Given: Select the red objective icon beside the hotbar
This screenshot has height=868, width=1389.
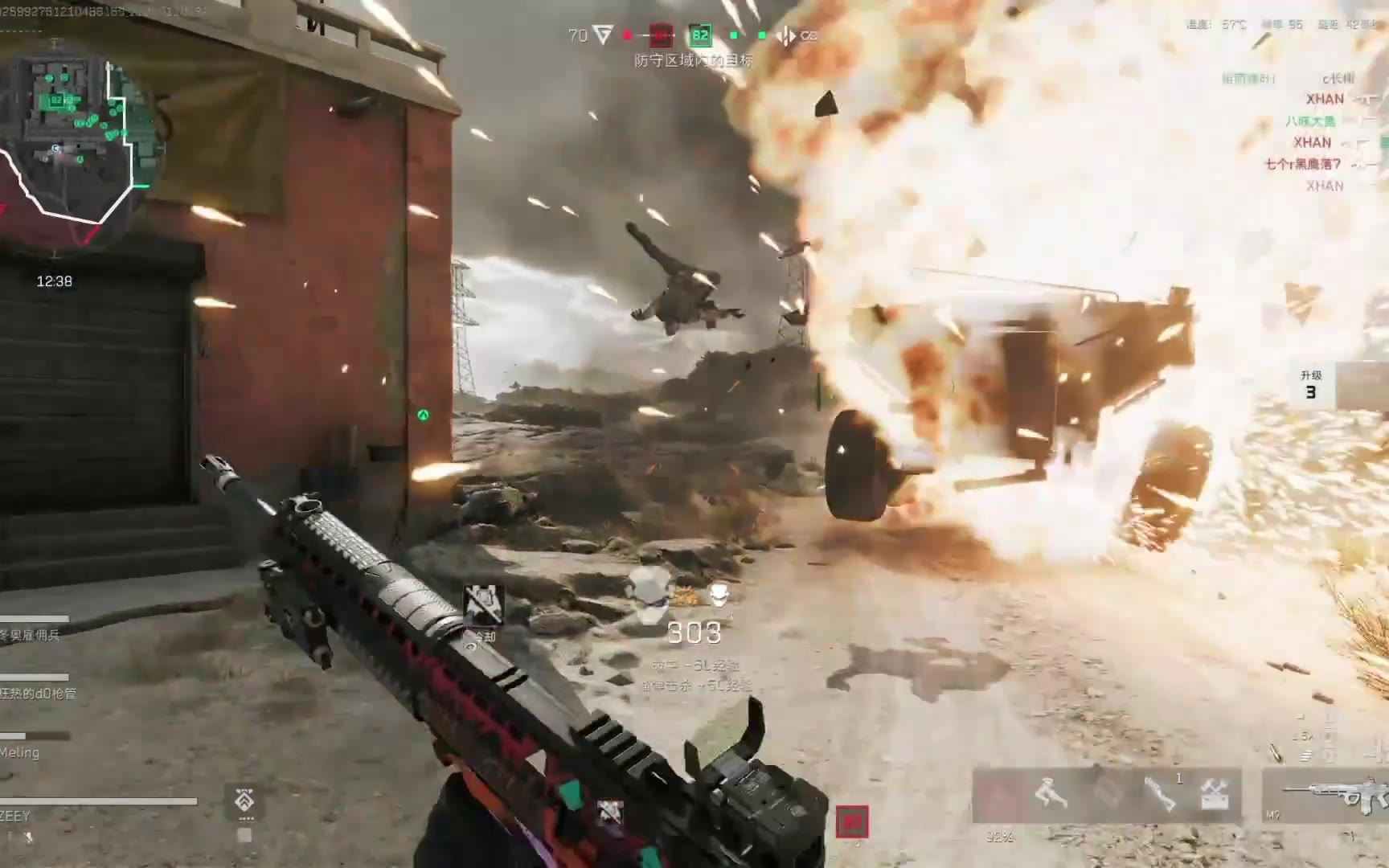Looking at the screenshot, I should (x=852, y=821).
